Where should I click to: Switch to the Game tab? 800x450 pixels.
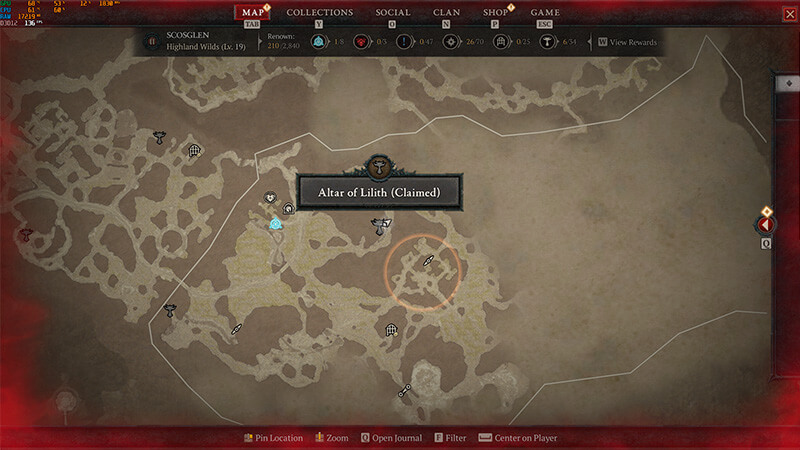pyautogui.click(x=545, y=13)
